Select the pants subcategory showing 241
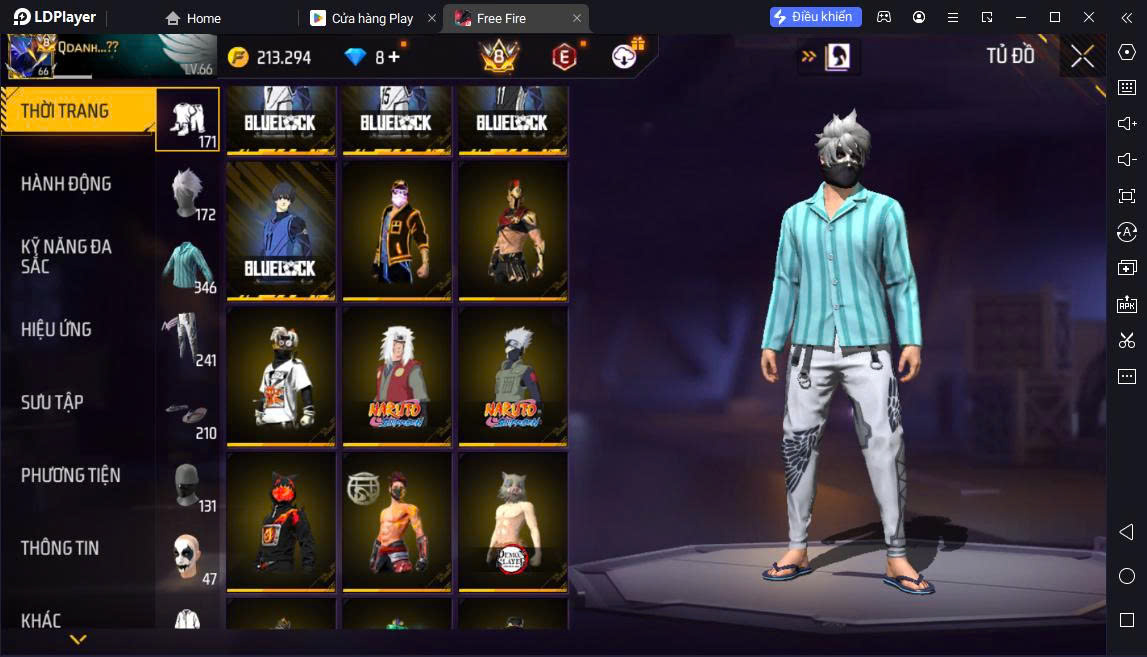 188,338
